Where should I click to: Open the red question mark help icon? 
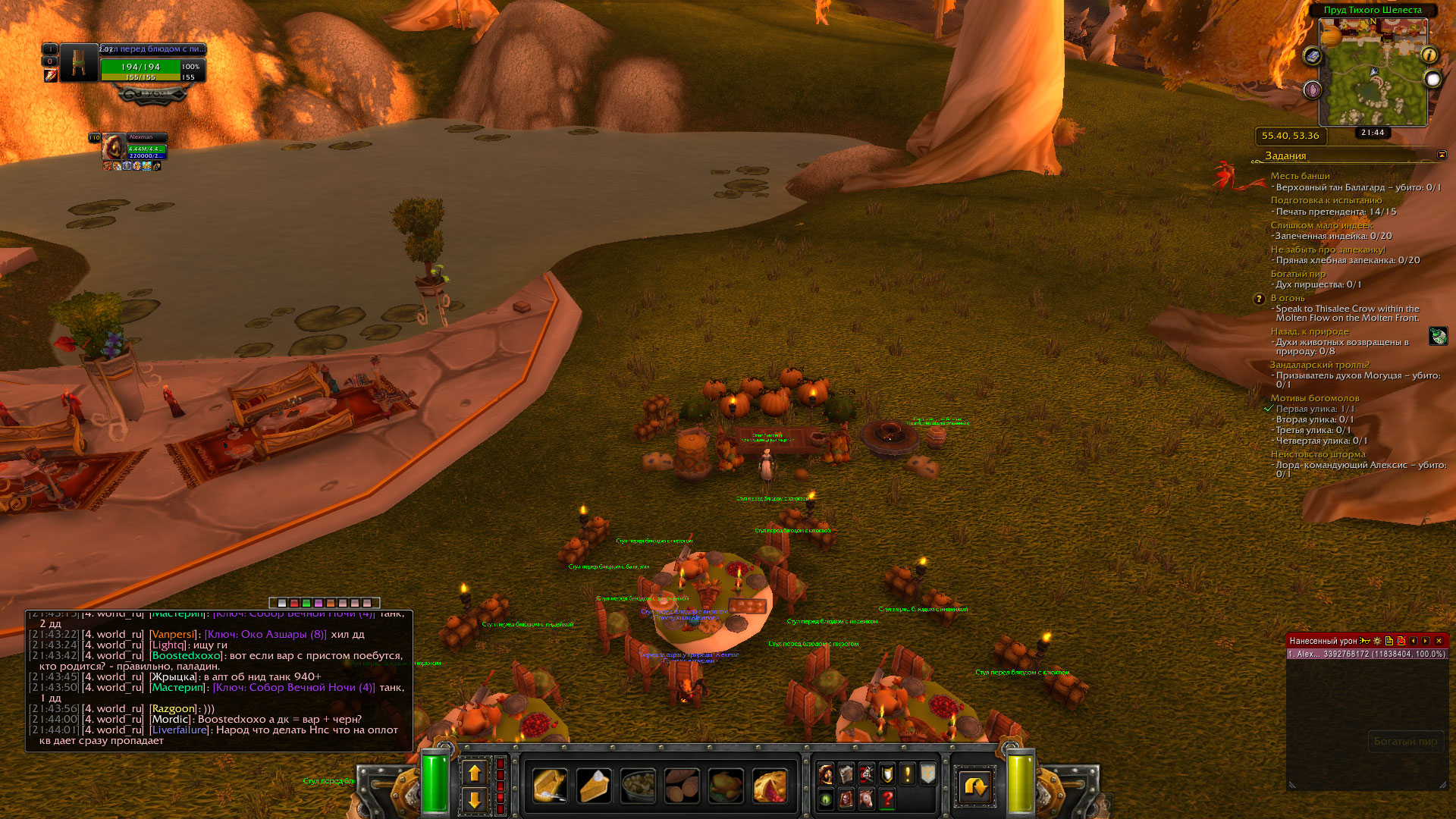[x=887, y=799]
